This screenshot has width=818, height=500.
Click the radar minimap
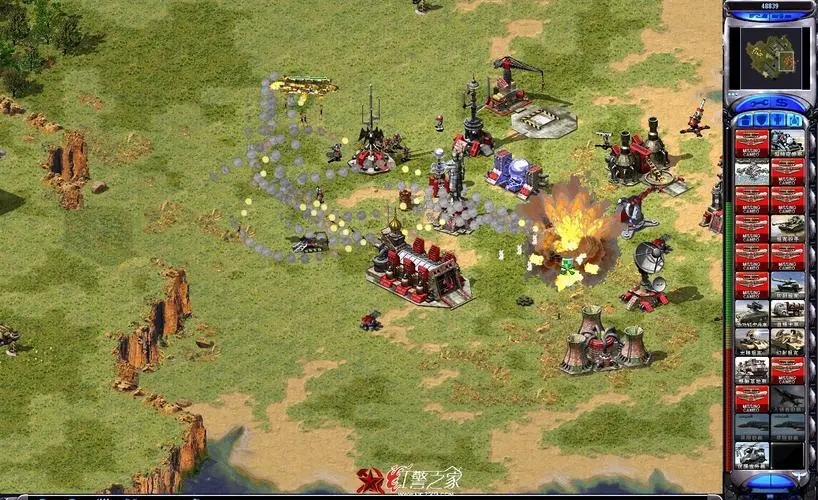pos(769,56)
